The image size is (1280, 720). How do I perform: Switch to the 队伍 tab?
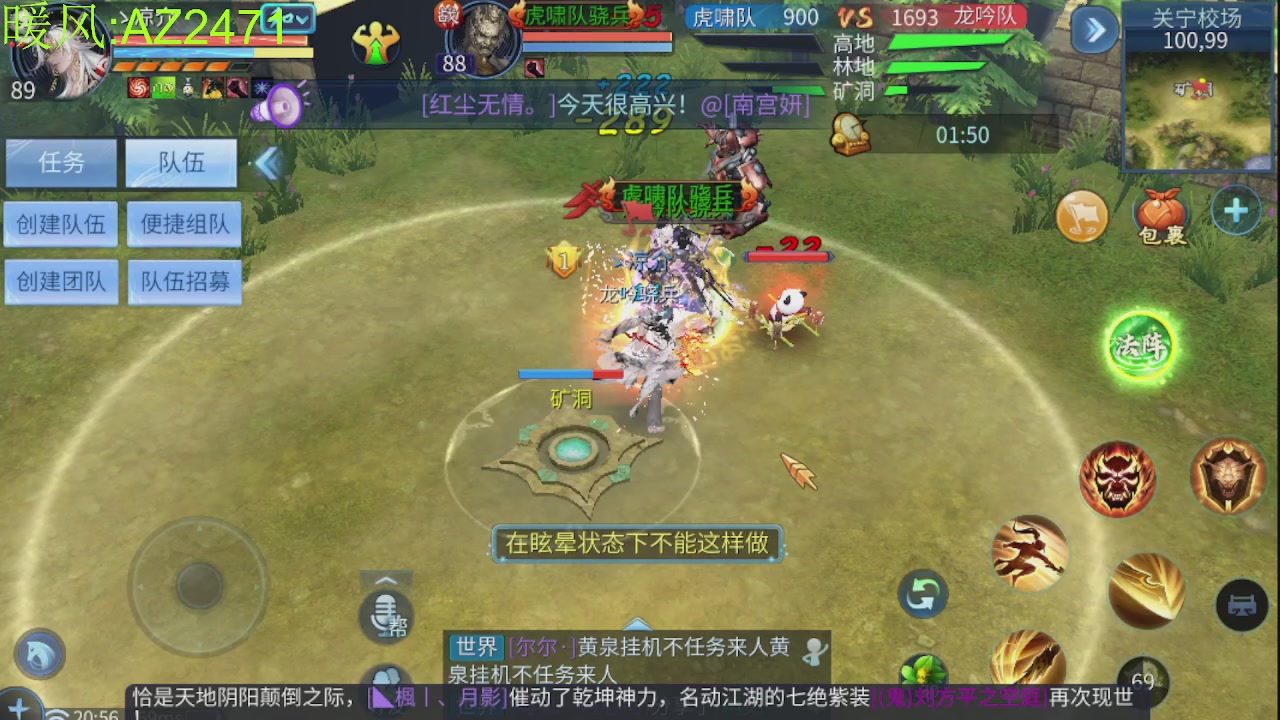pos(180,162)
